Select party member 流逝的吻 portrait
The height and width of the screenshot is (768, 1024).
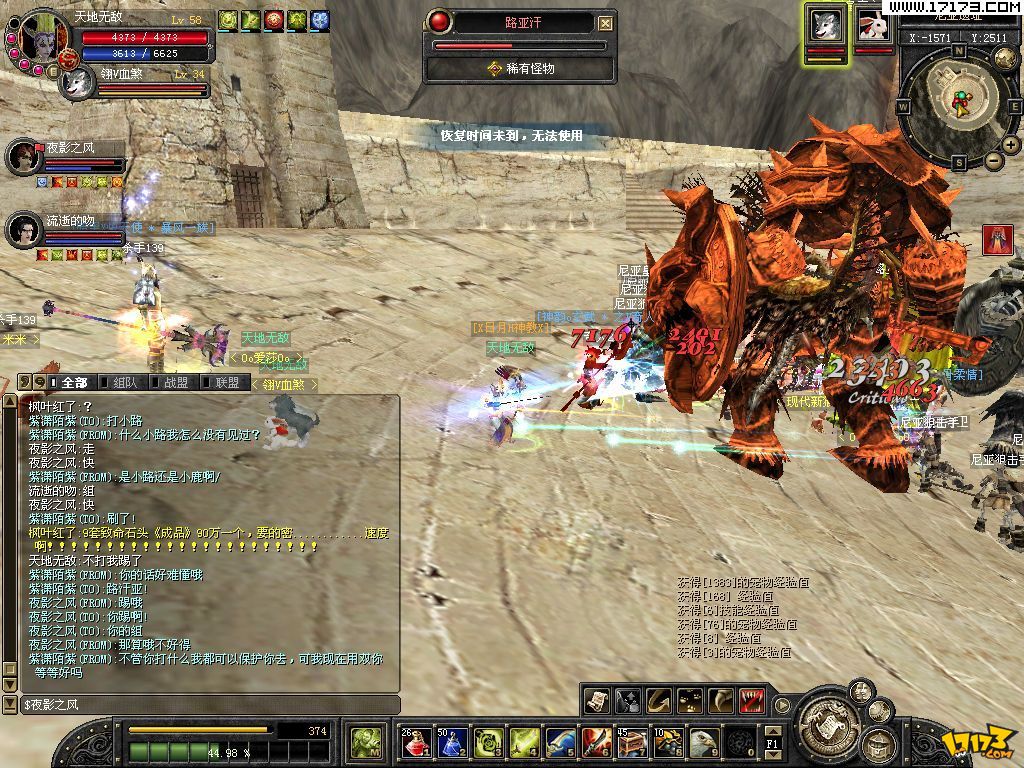click(22, 230)
